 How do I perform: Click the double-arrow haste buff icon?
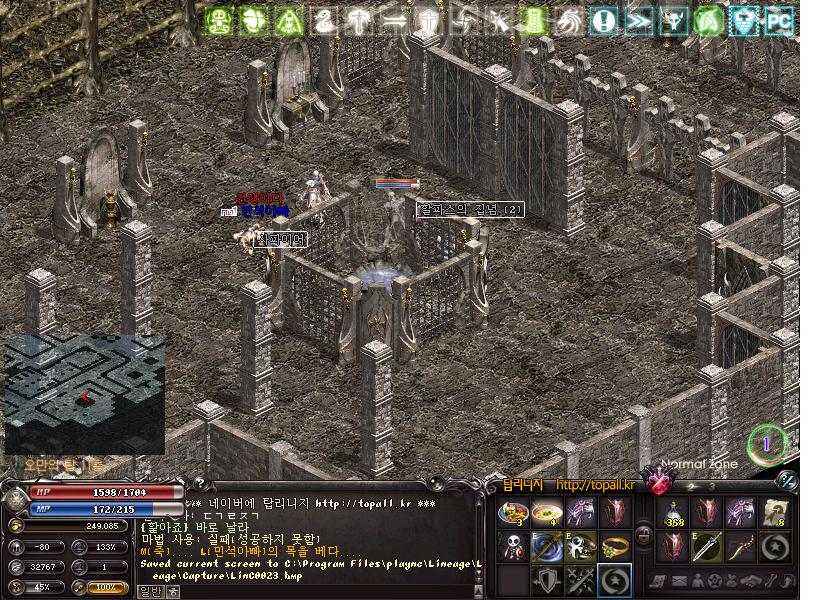(x=638, y=21)
